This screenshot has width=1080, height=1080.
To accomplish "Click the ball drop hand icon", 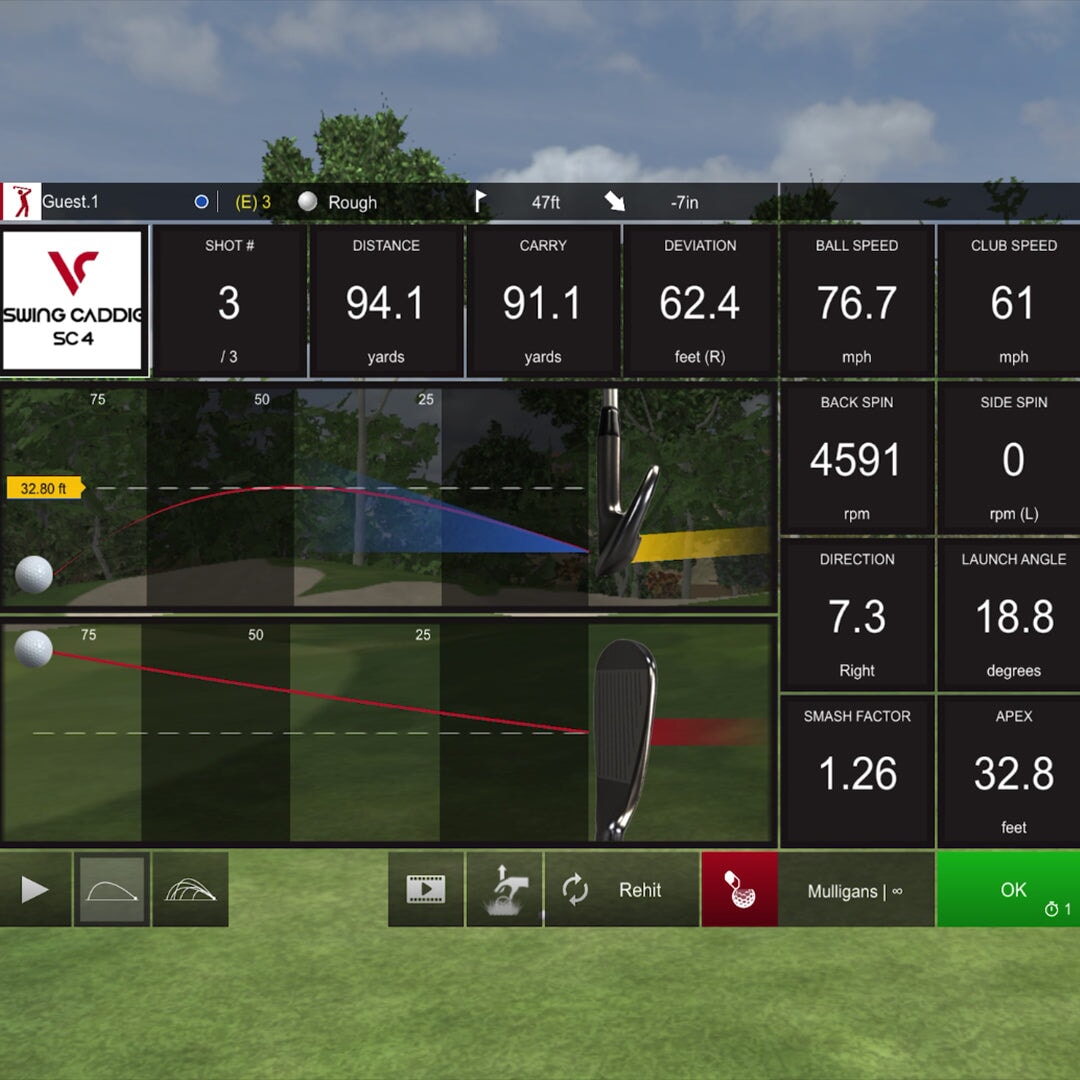I will (x=504, y=889).
